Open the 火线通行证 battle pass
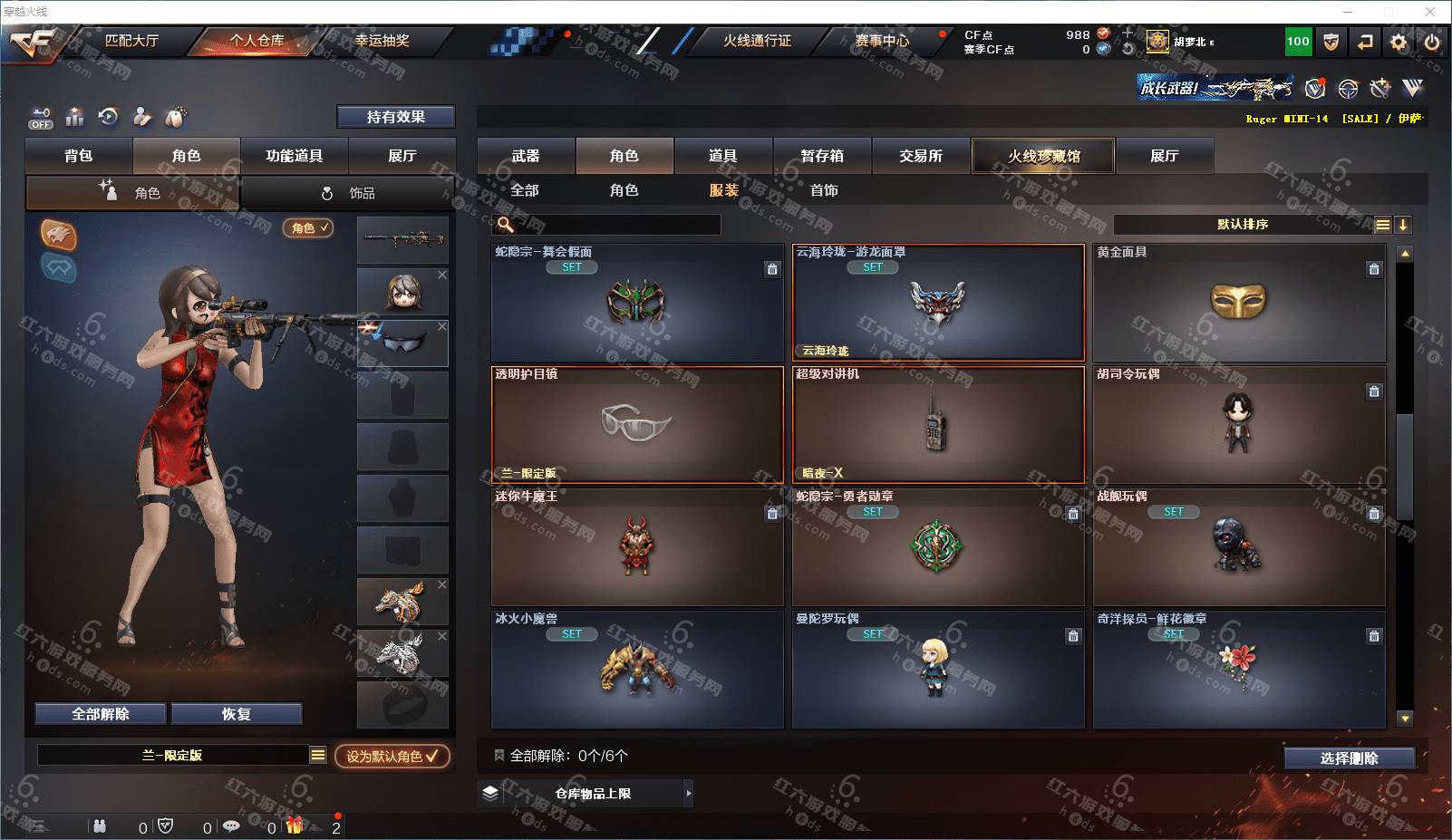Image resolution: width=1452 pixels, height=840 pixels. point(756,41)
